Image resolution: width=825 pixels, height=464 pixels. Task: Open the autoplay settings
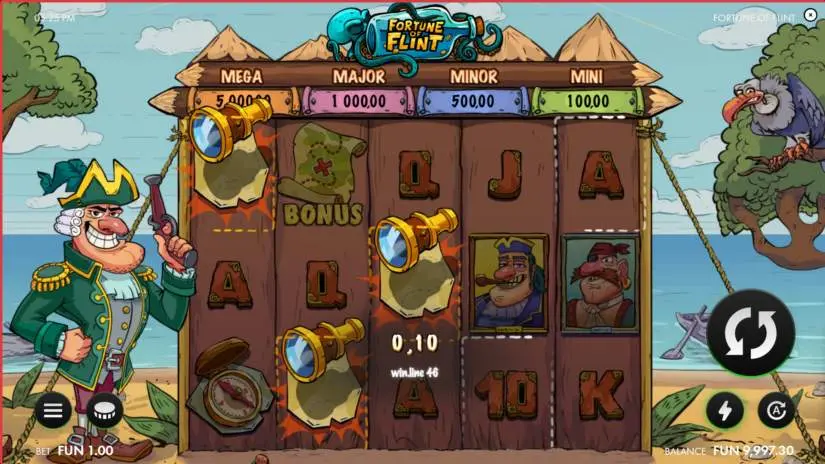click(x=774, y=410)
